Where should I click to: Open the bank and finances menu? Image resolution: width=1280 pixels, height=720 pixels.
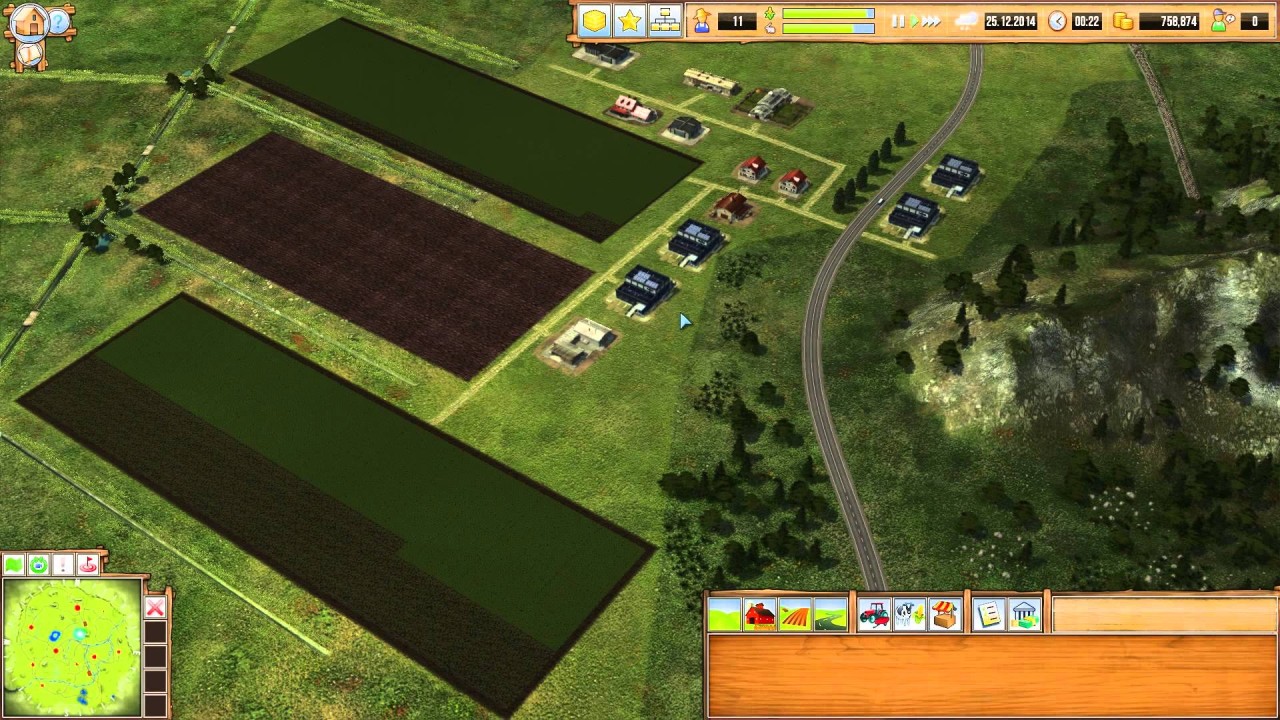click(x=1024, y=615)
